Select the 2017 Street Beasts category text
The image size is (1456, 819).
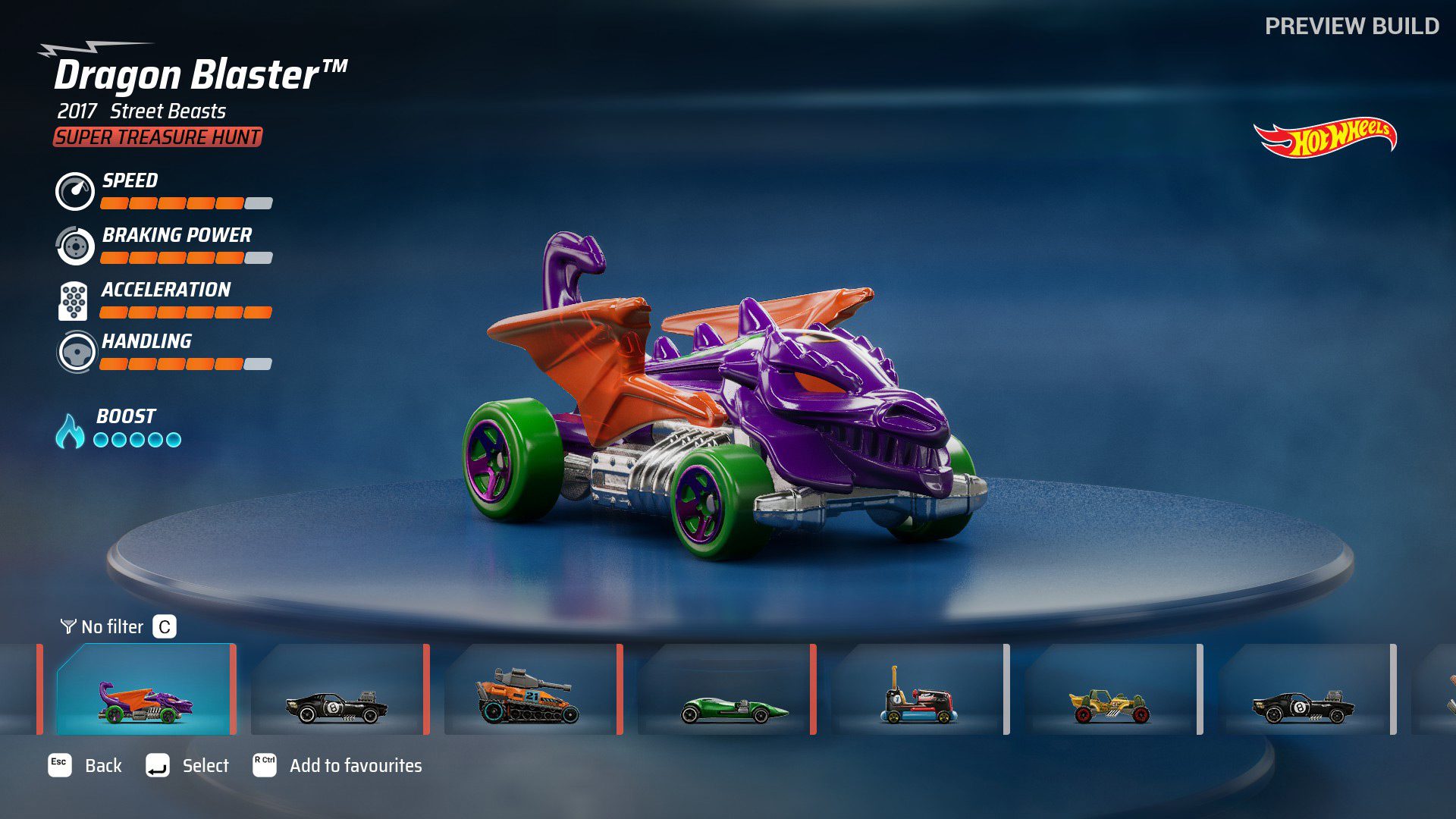tap(141, 112)
